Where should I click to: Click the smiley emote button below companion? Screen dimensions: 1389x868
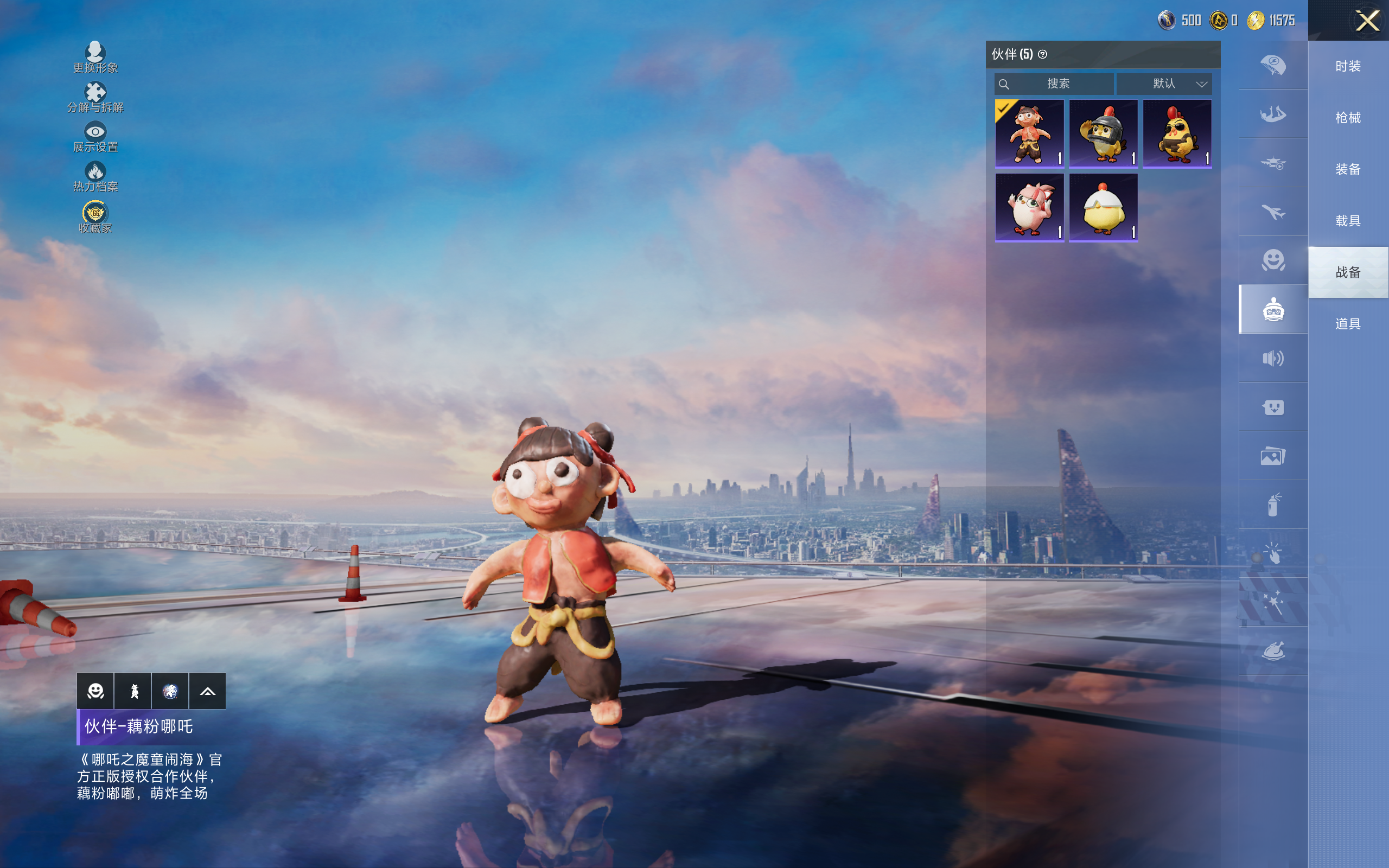(x=95, y=691)
